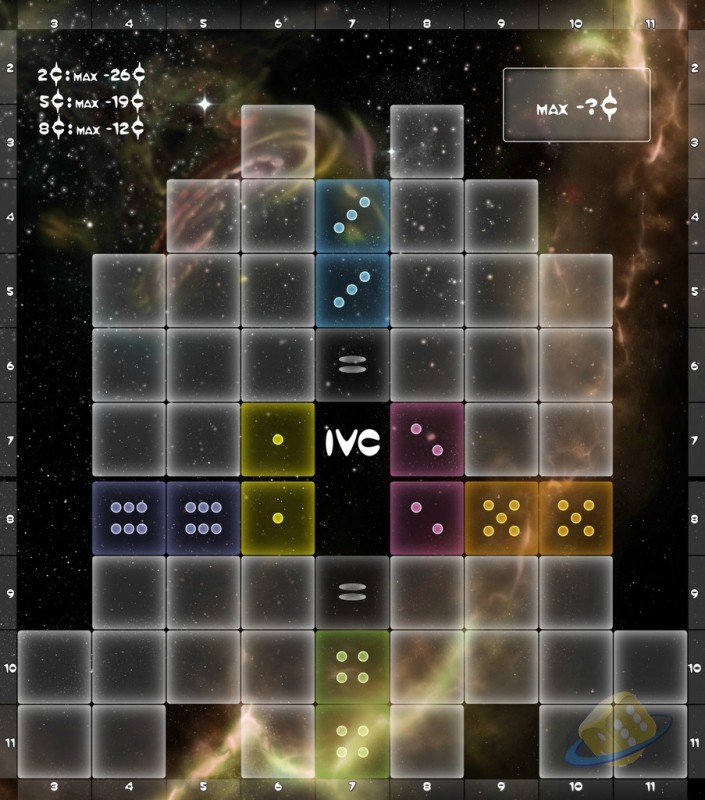This screenshot has width=705, height=800.
Task: Select the equals sign tile in row 6
Action: click(x=352, y=366)
